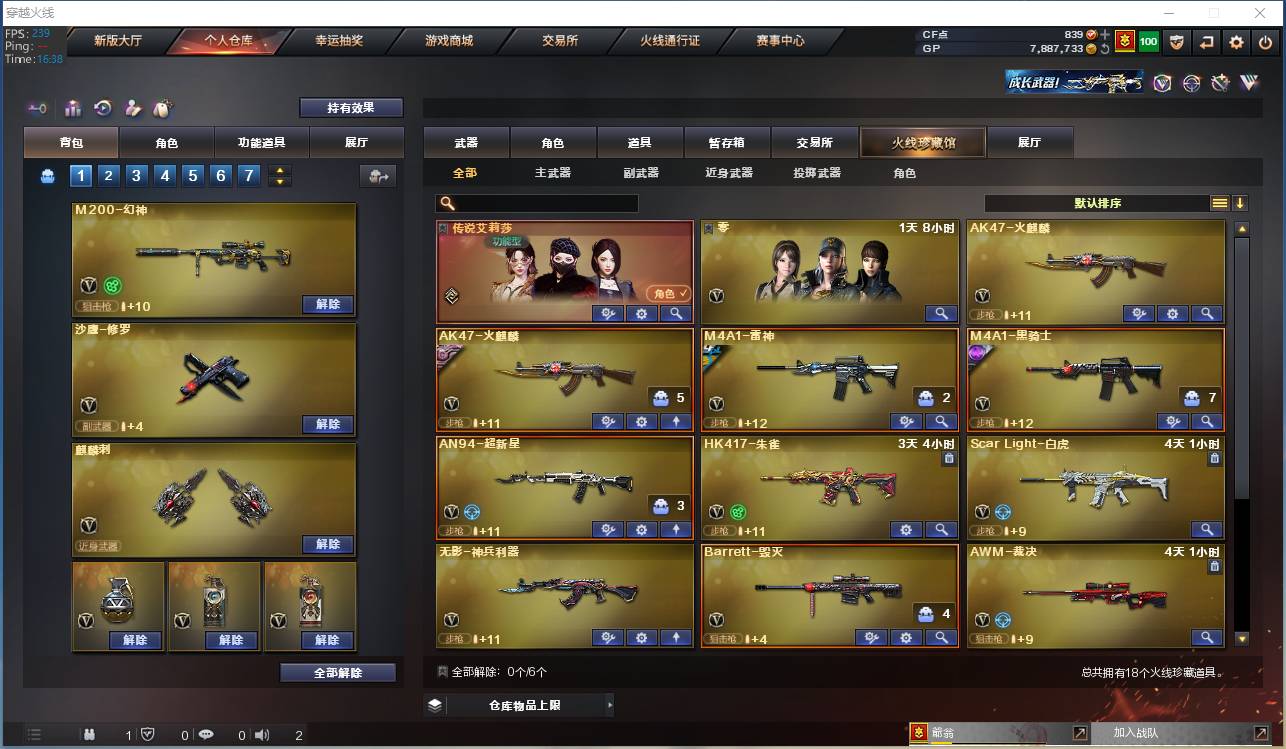Image resolution: width=1286 pixels, height=749 pixels.
Task: Open the bar-chart statistics icon above the backpack
Action: pyautogui.click(x=74, y=108)
